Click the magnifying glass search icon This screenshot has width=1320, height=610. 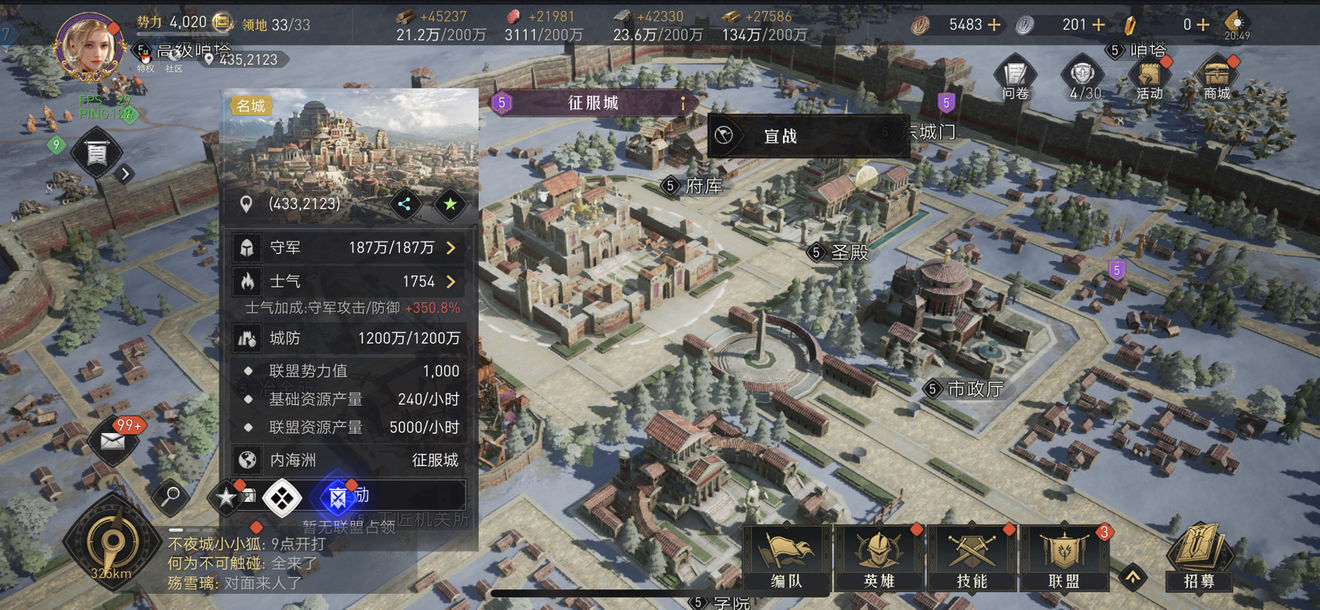click(x=172, y=494)
